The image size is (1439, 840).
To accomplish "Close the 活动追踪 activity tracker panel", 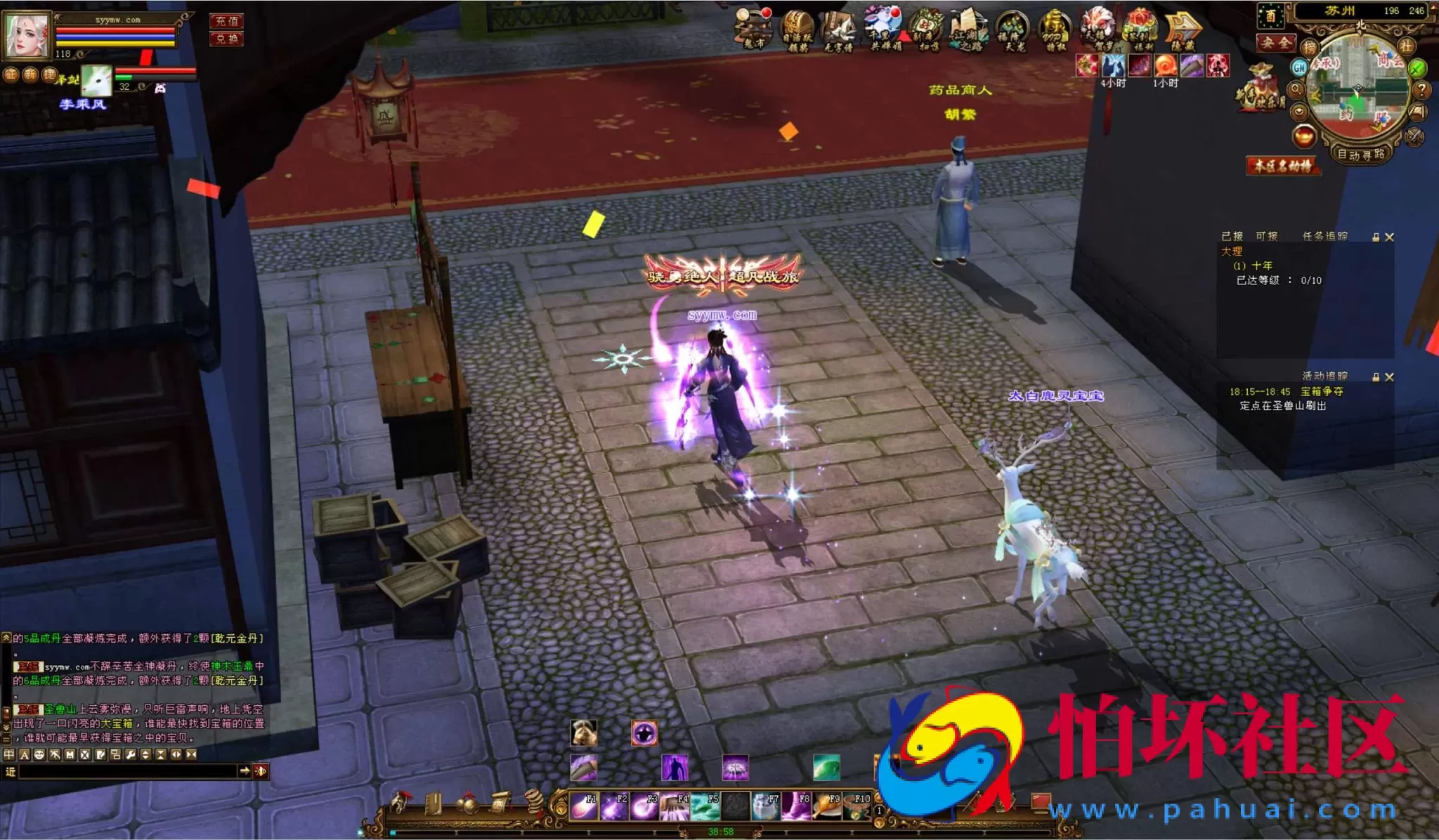I will 1389,377.
